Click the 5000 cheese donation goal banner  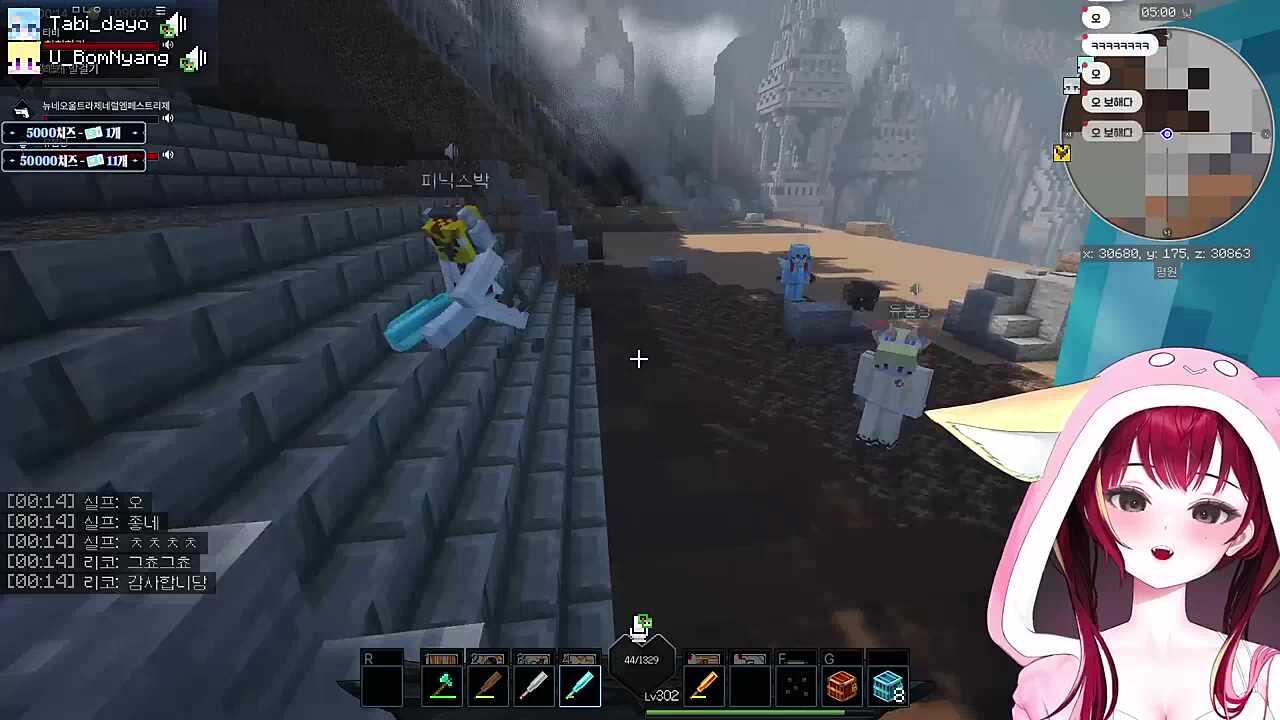pyautogui.click(x=74, y=133)
